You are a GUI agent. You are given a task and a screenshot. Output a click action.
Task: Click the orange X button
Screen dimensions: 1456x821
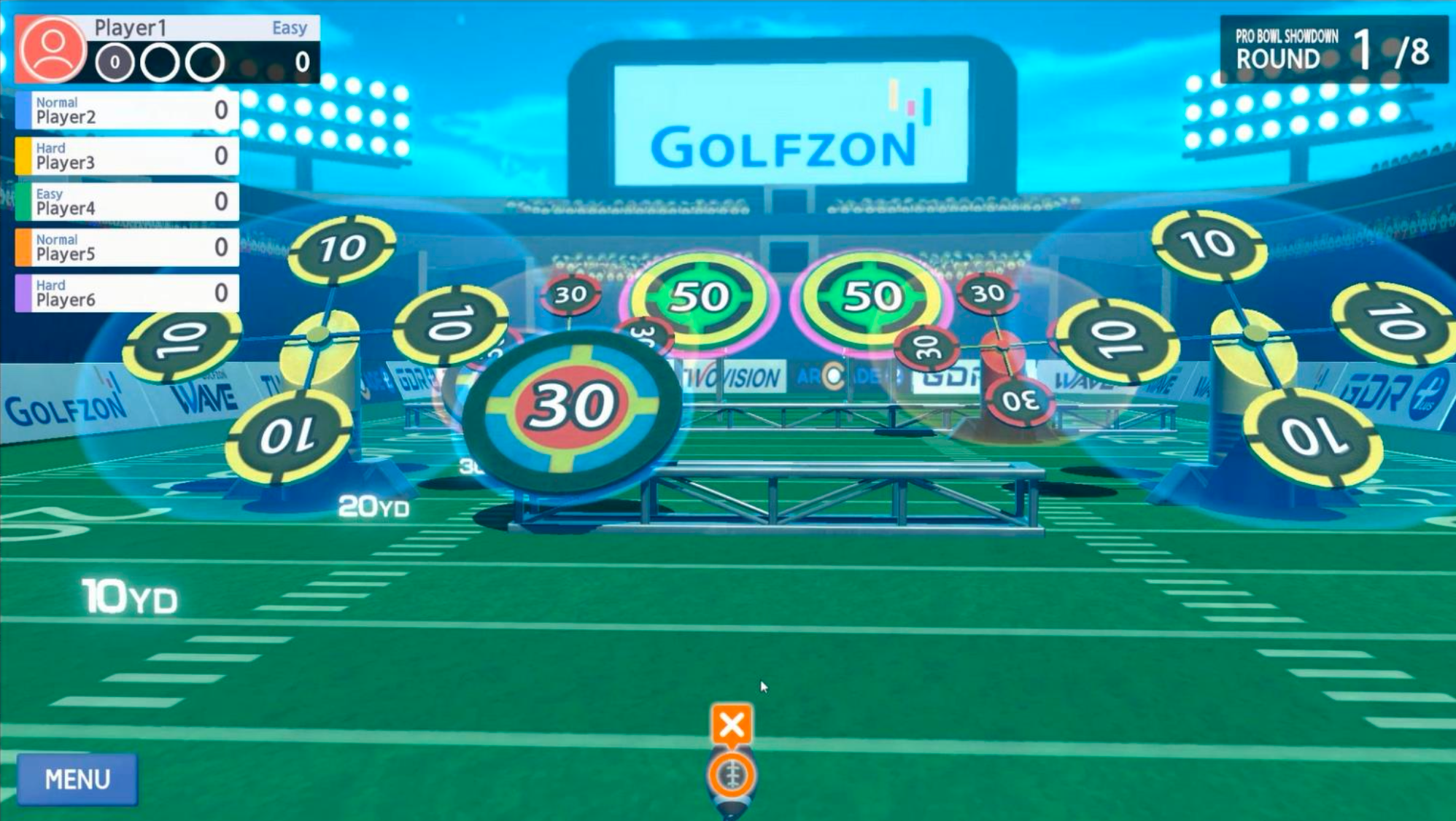point(731,725)
